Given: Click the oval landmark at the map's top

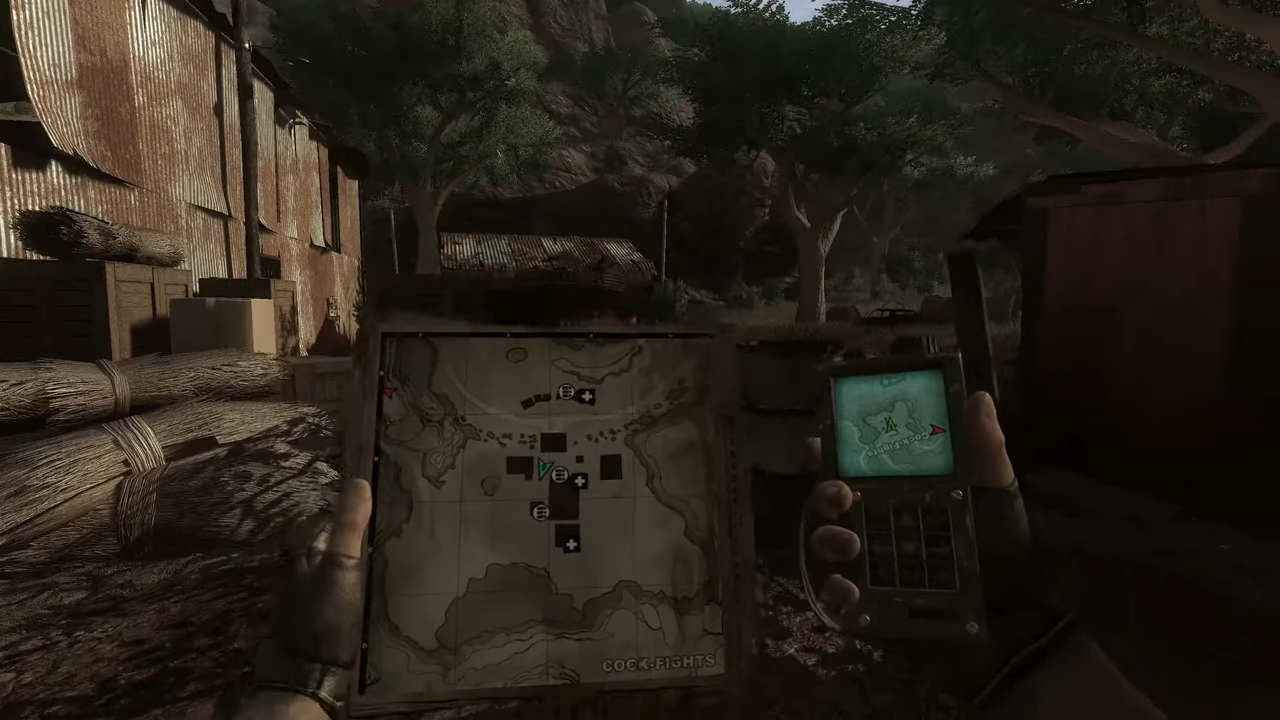Looking at the screenshot, I should (515, 353).
